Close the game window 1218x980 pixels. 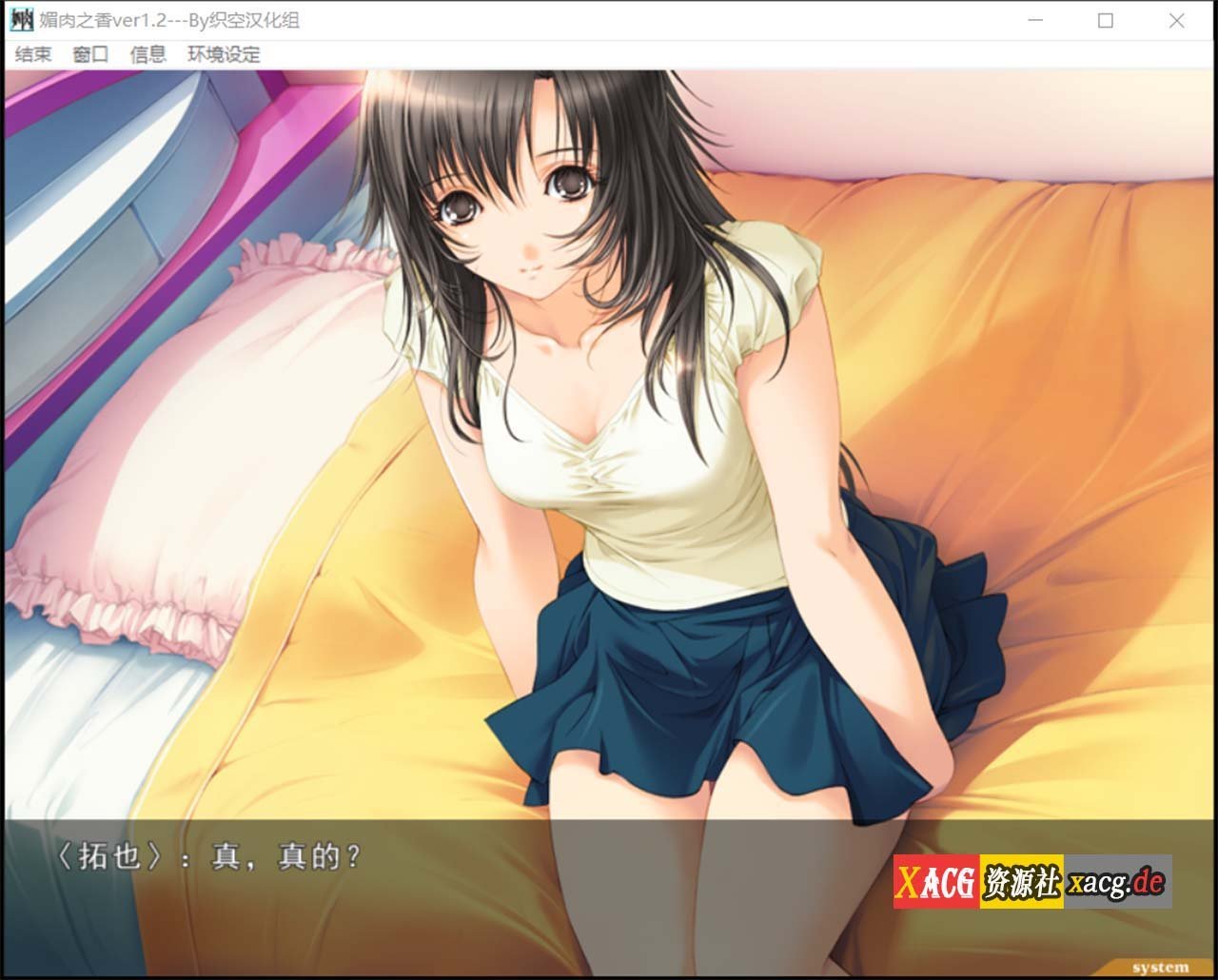click(1175, 18)
